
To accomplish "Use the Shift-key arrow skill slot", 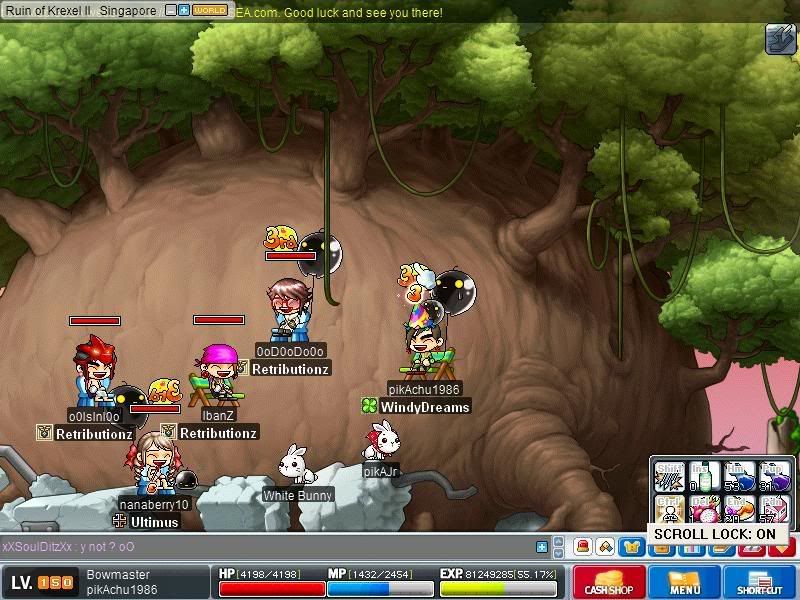I will pyautogui.click(x=669, y=477).
